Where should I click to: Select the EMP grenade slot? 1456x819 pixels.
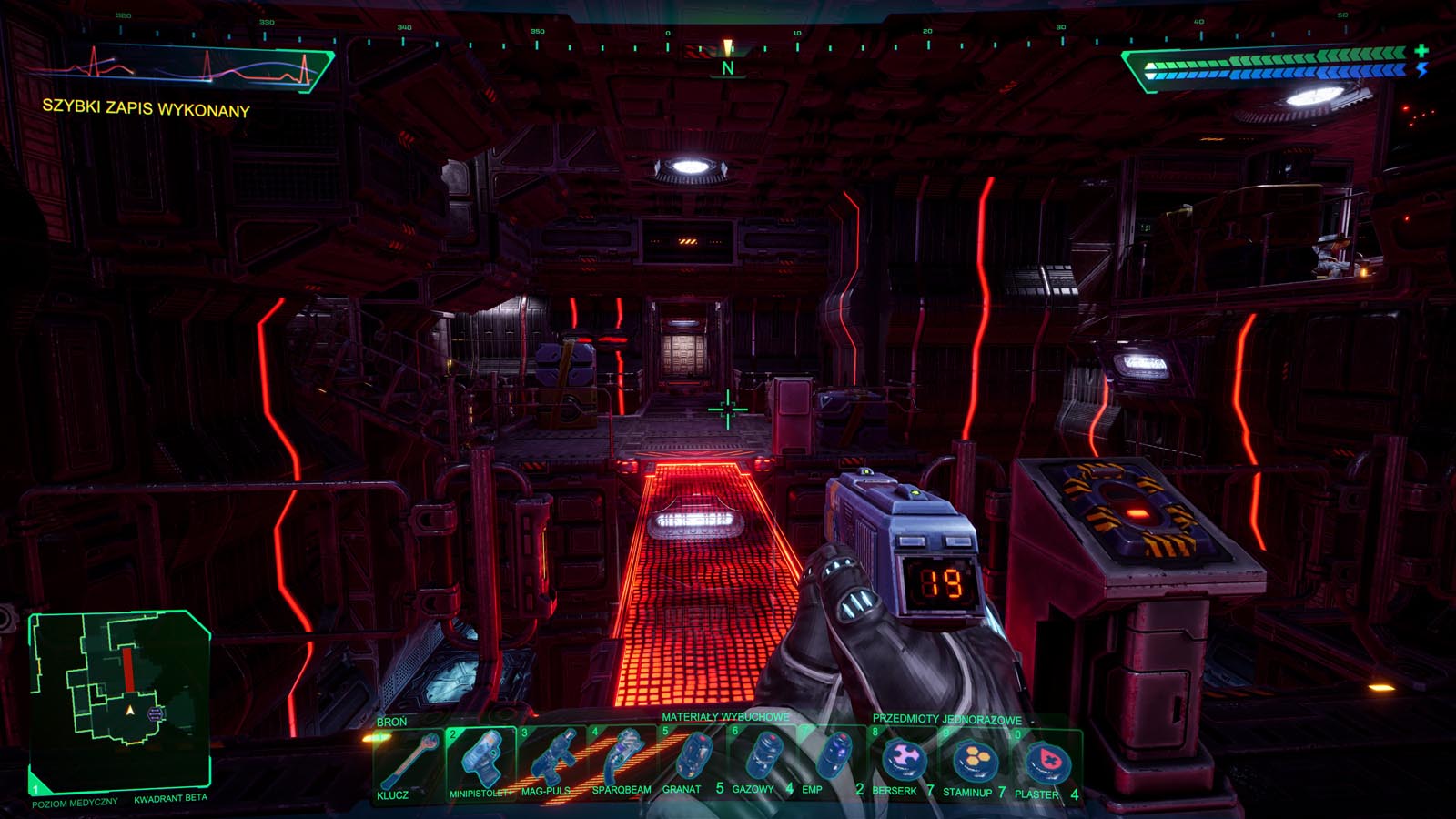[832, 760]
